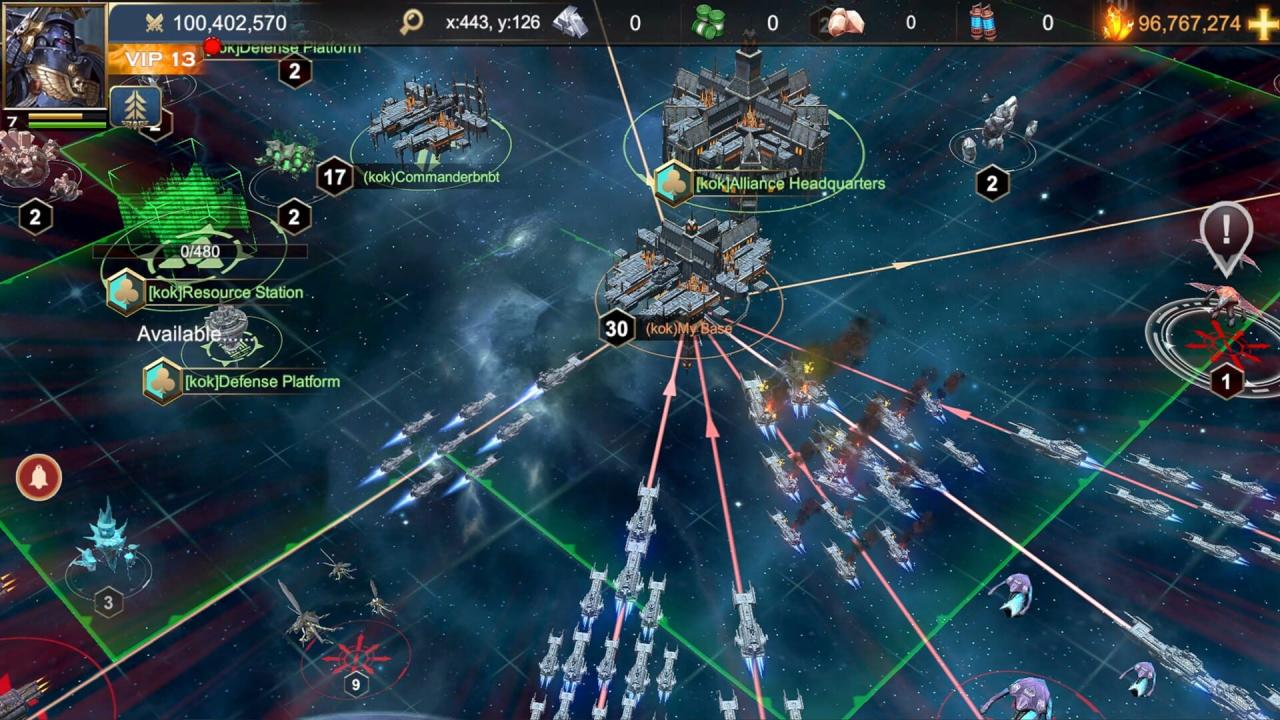Click the pink crystal resource icon

(846, 23)
